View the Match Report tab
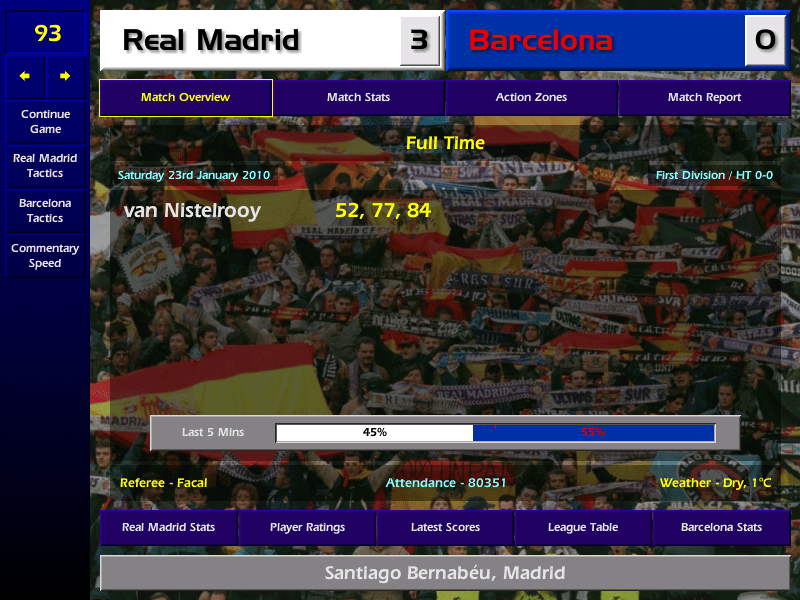800x600 pixels. pyautogui.click(x=704, y=97)
